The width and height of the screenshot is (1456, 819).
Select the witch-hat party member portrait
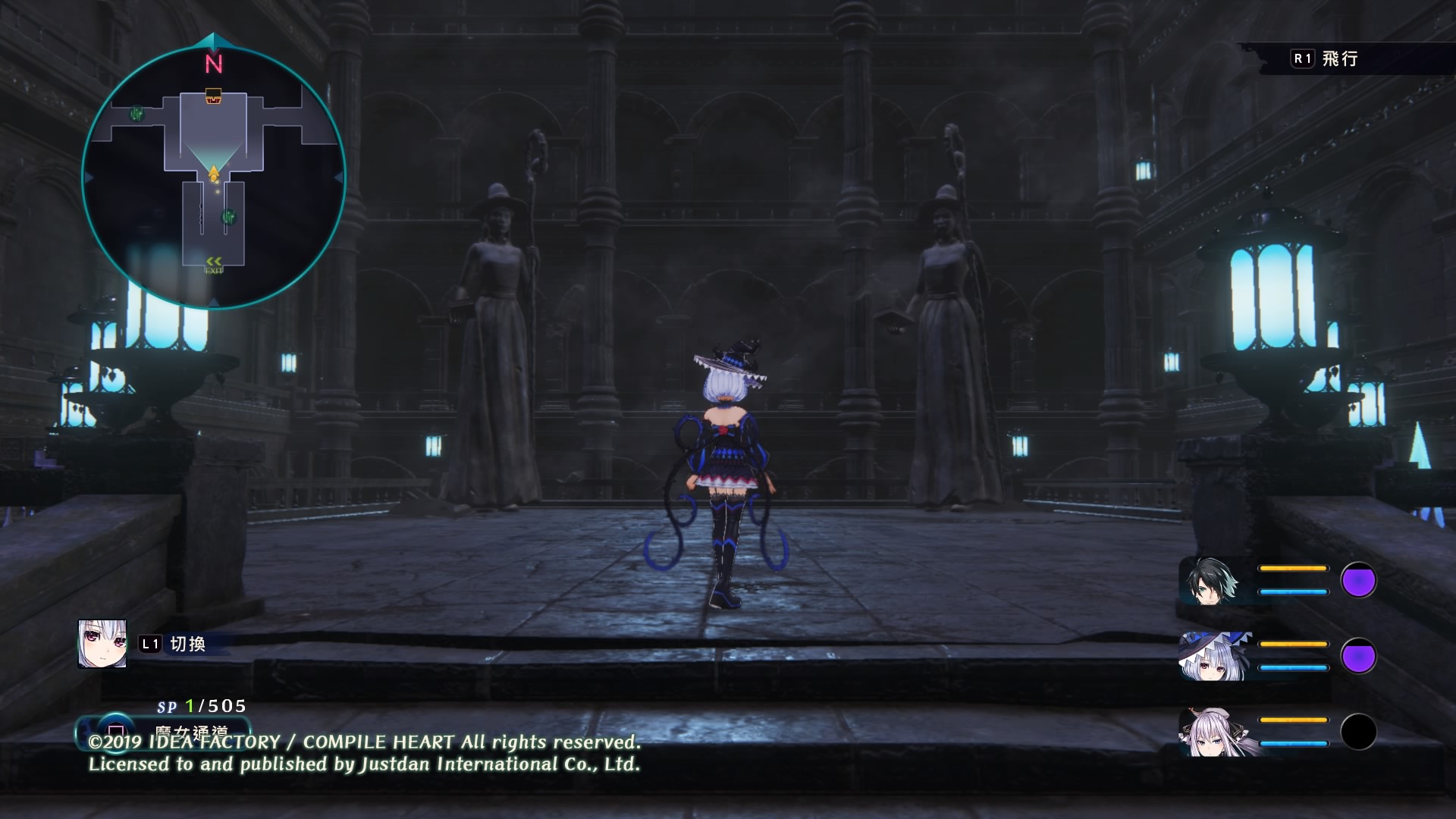click(x=1213, y=657)
